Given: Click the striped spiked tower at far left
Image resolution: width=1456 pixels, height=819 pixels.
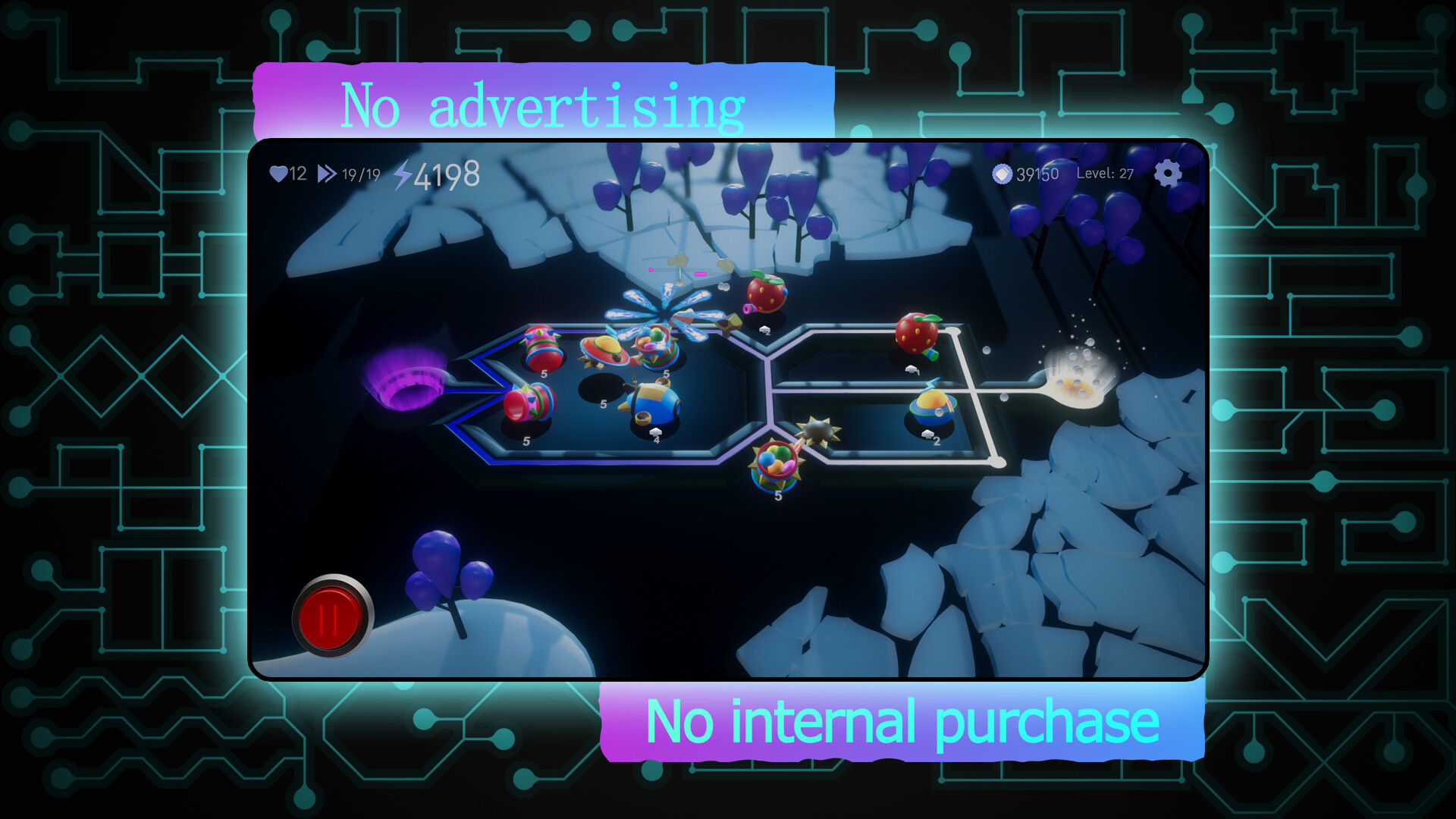Looking at the screenshot, I should click(527, 403).
